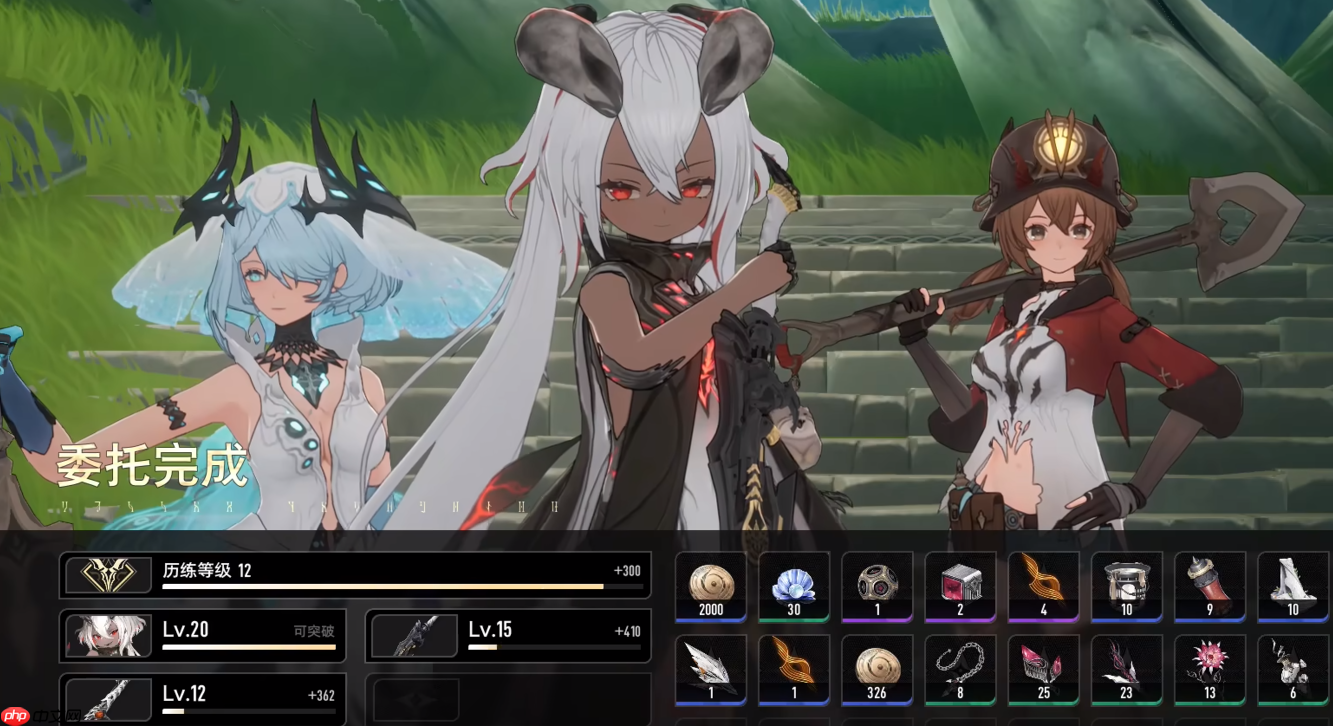View the dark thorn branch reward
The image size is (1333, 726).
click(x=1126, y=669)
